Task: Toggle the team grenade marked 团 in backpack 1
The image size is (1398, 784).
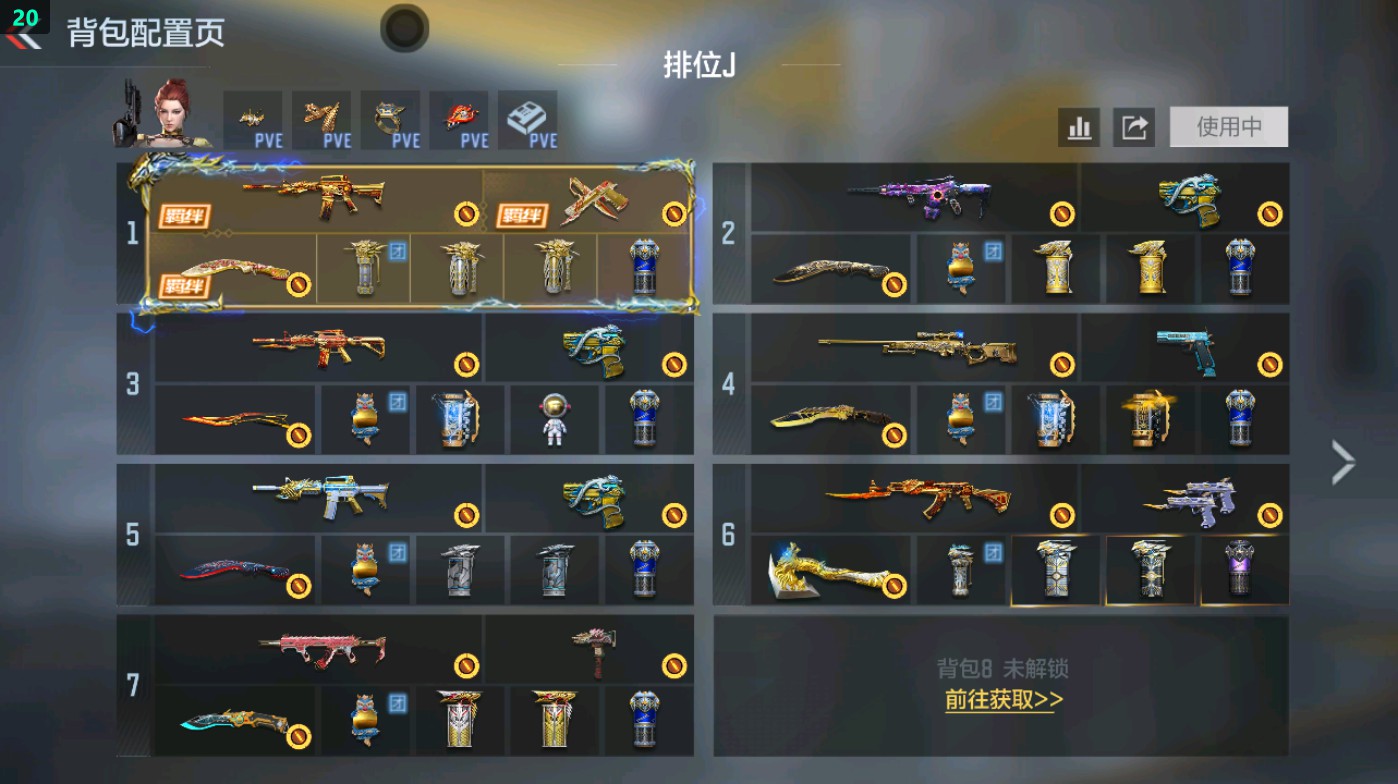Action: click(365, 265)
